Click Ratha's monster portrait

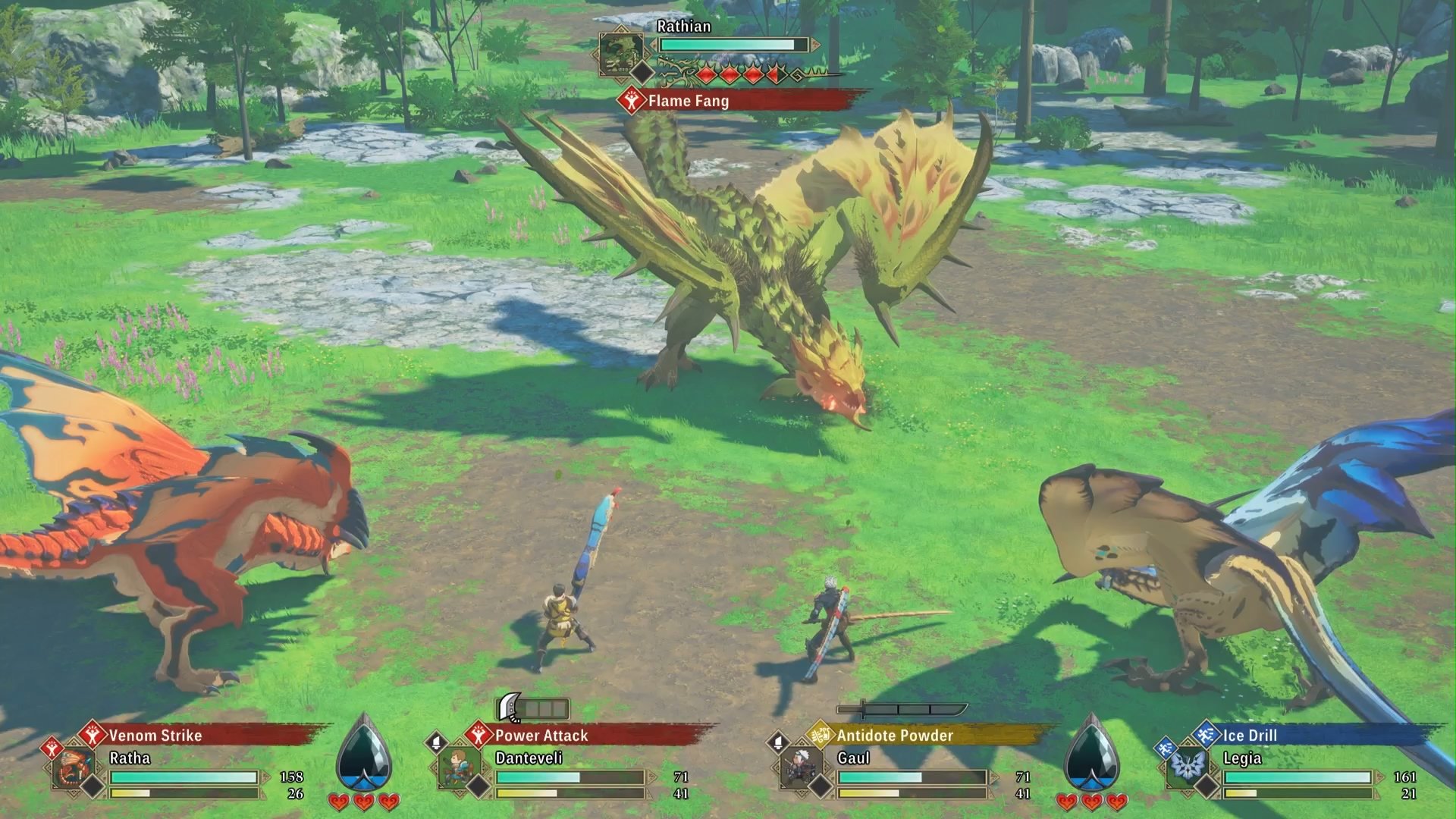pos(74,768)
